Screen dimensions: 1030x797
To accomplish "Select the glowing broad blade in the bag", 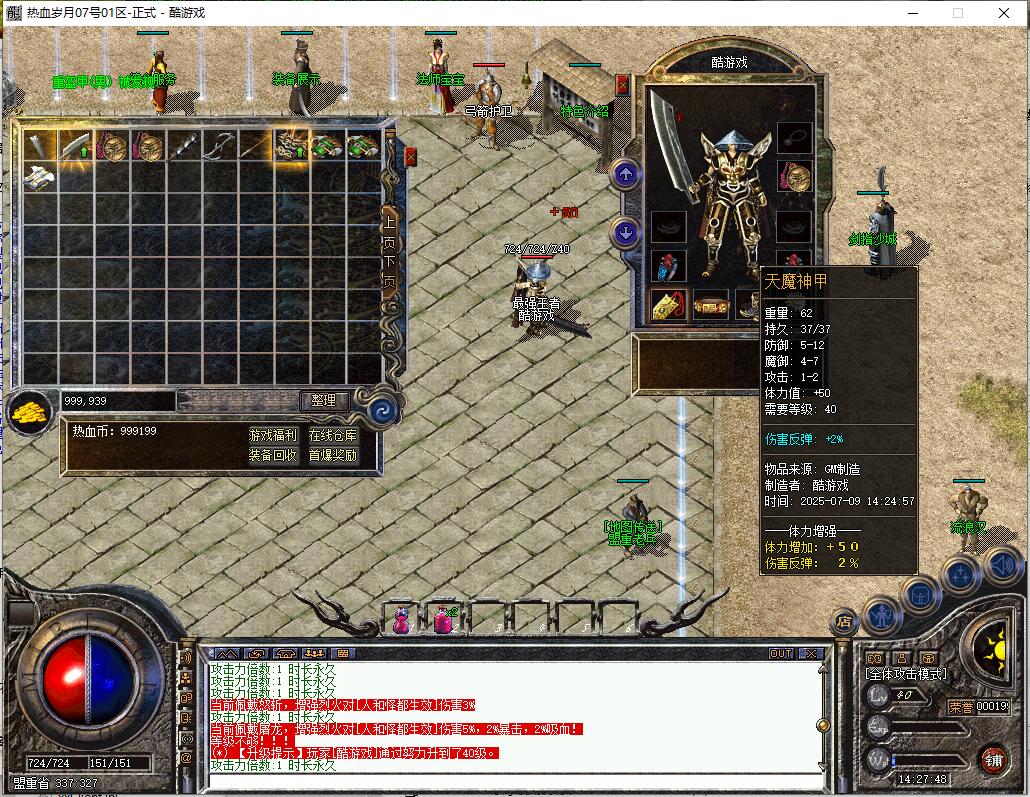I will [x=76, y=146].
